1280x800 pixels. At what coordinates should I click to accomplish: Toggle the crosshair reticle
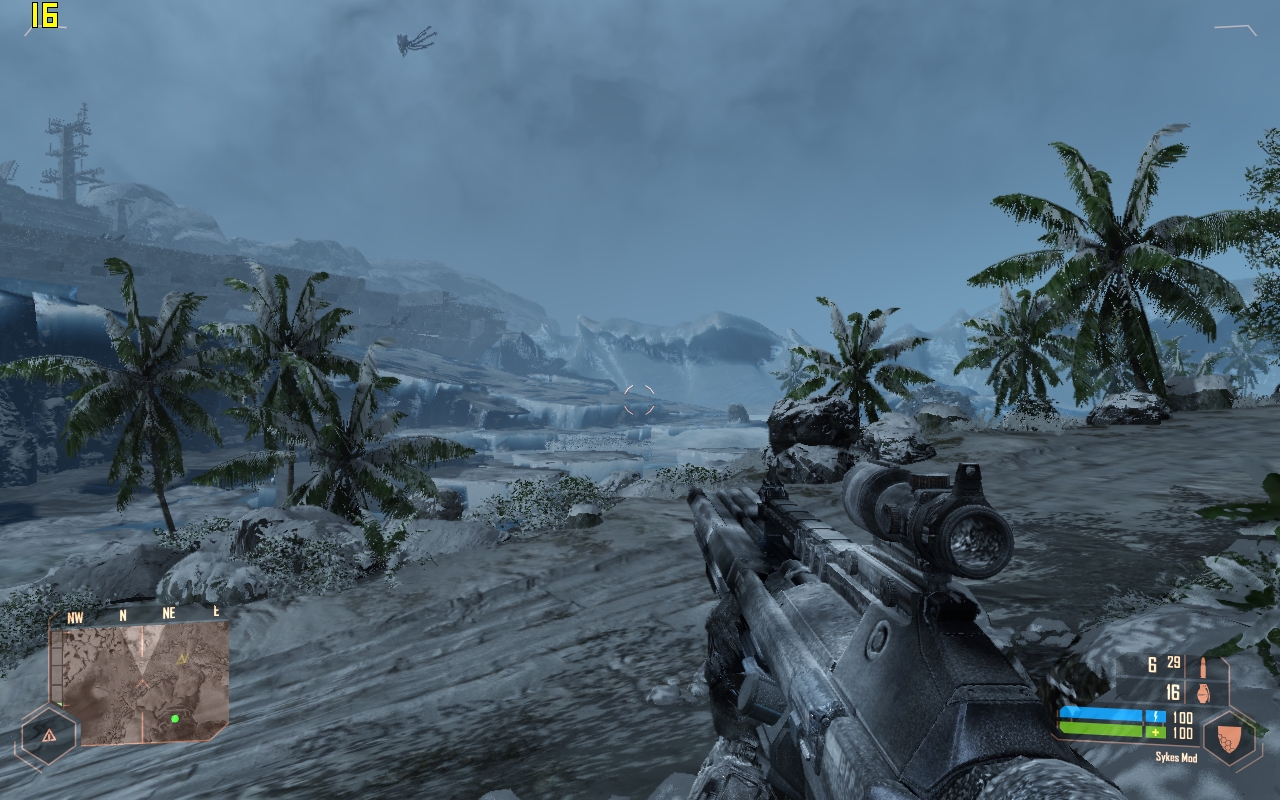(x=637, y=398)
